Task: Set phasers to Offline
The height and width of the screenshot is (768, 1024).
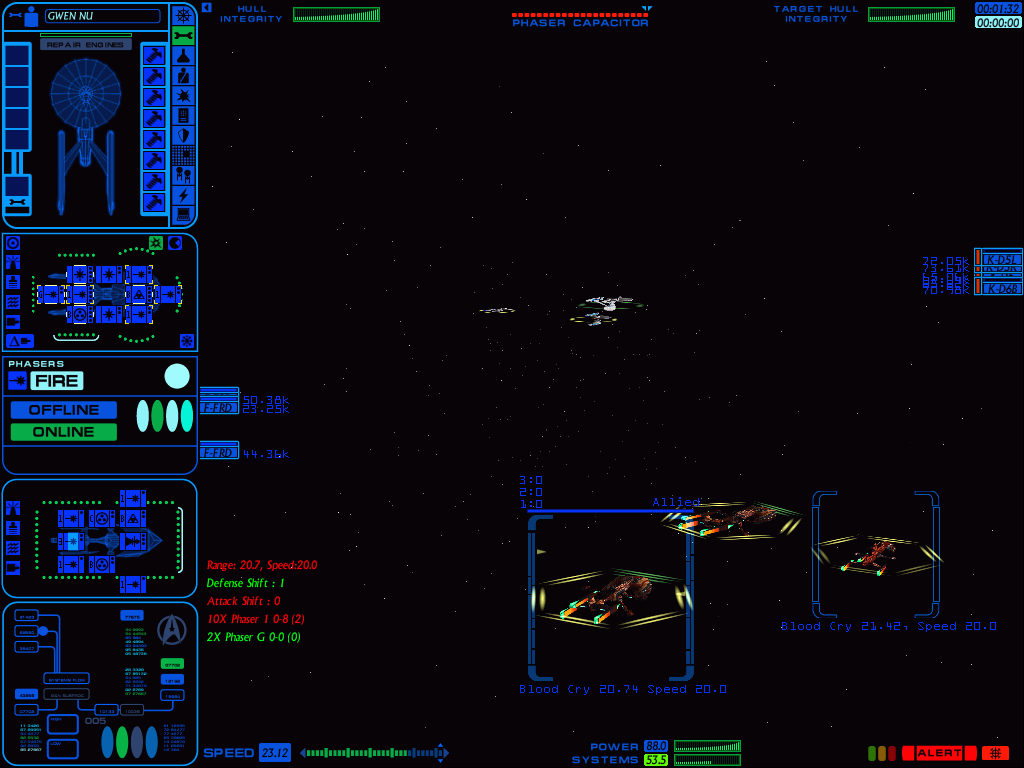Action: click(64, 410)
